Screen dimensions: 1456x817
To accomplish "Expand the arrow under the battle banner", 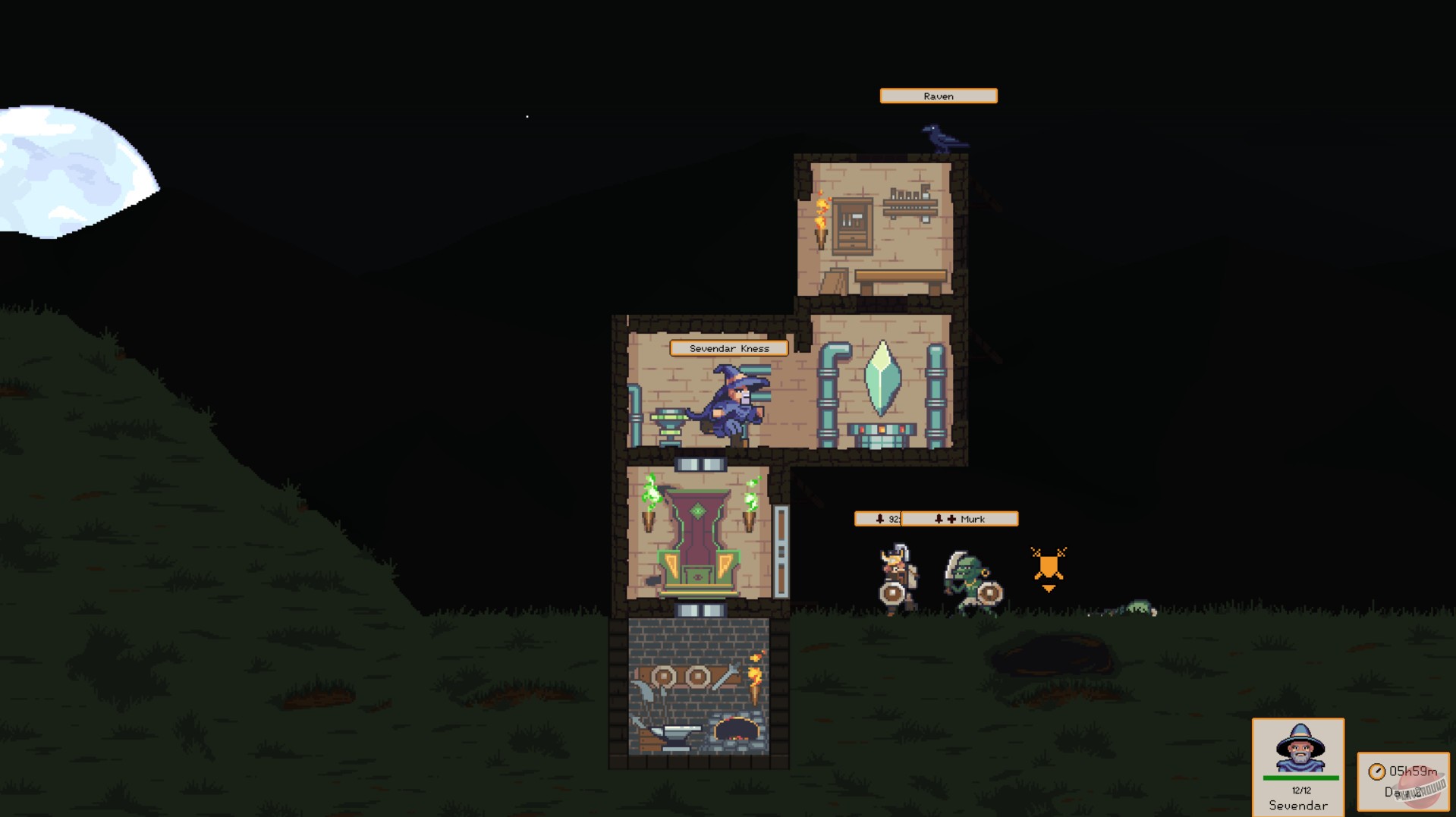I will (1047, 586).
